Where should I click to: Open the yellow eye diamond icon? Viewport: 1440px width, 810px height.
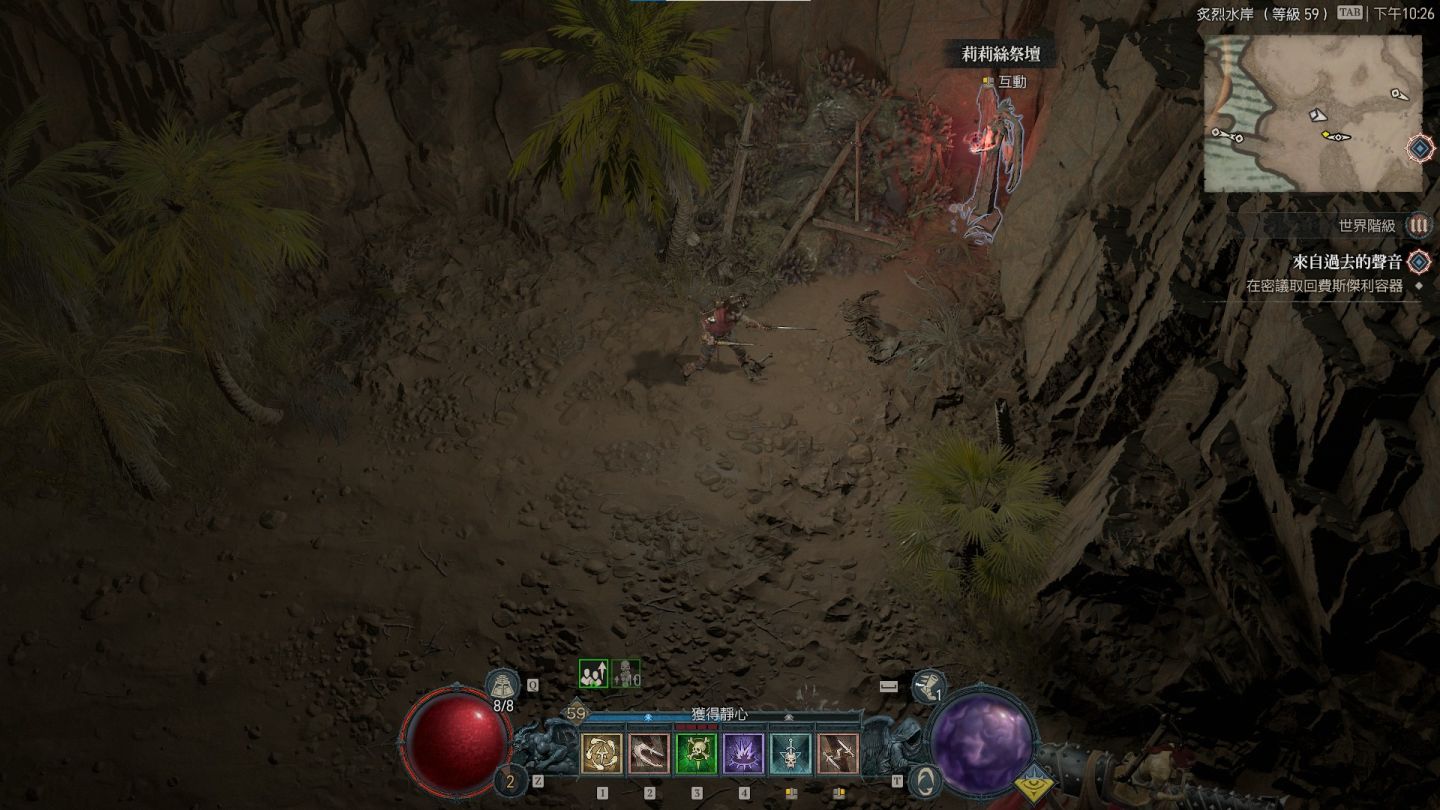coord(1033,783)
